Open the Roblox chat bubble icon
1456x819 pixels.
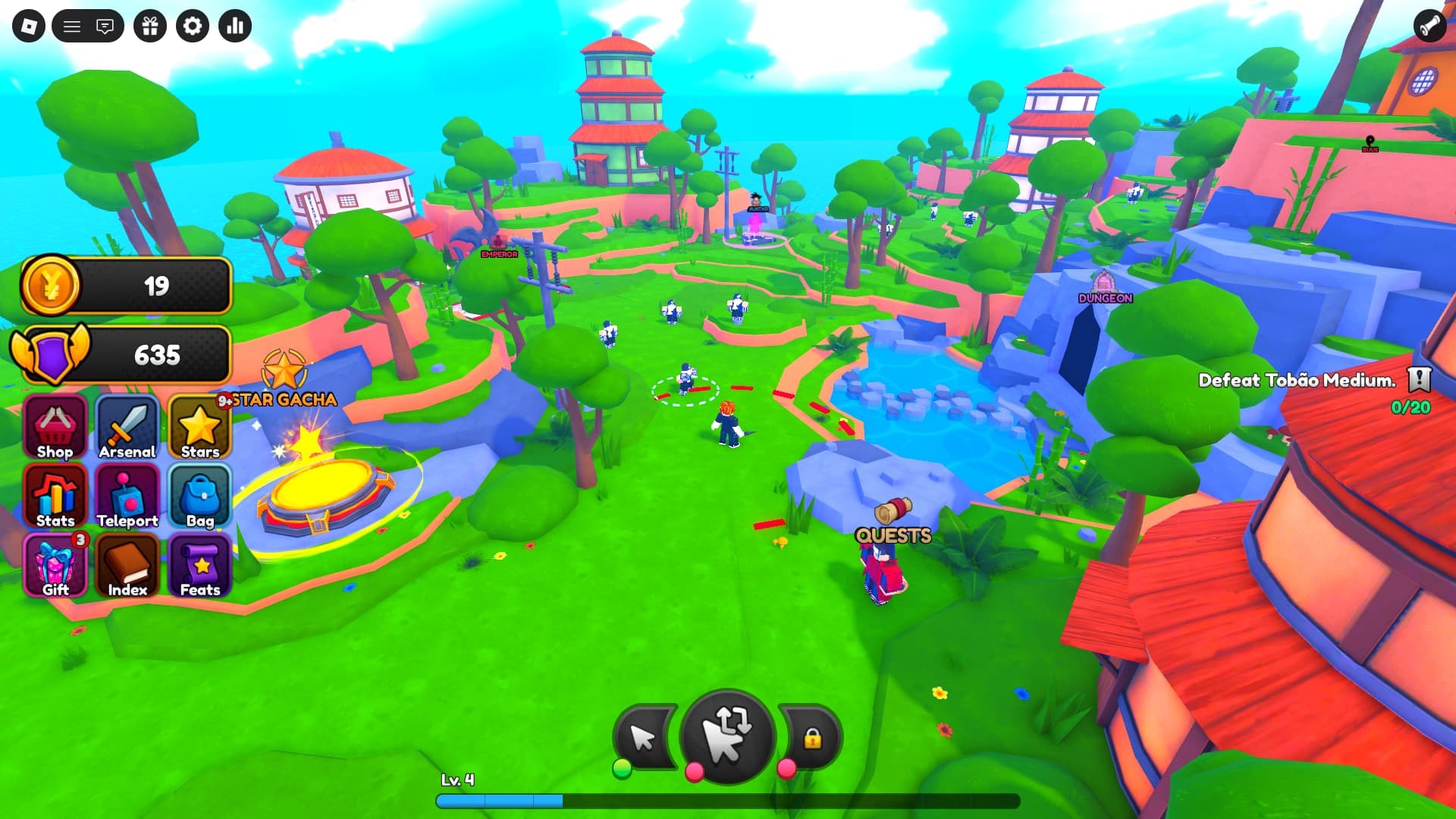(105, 27)
